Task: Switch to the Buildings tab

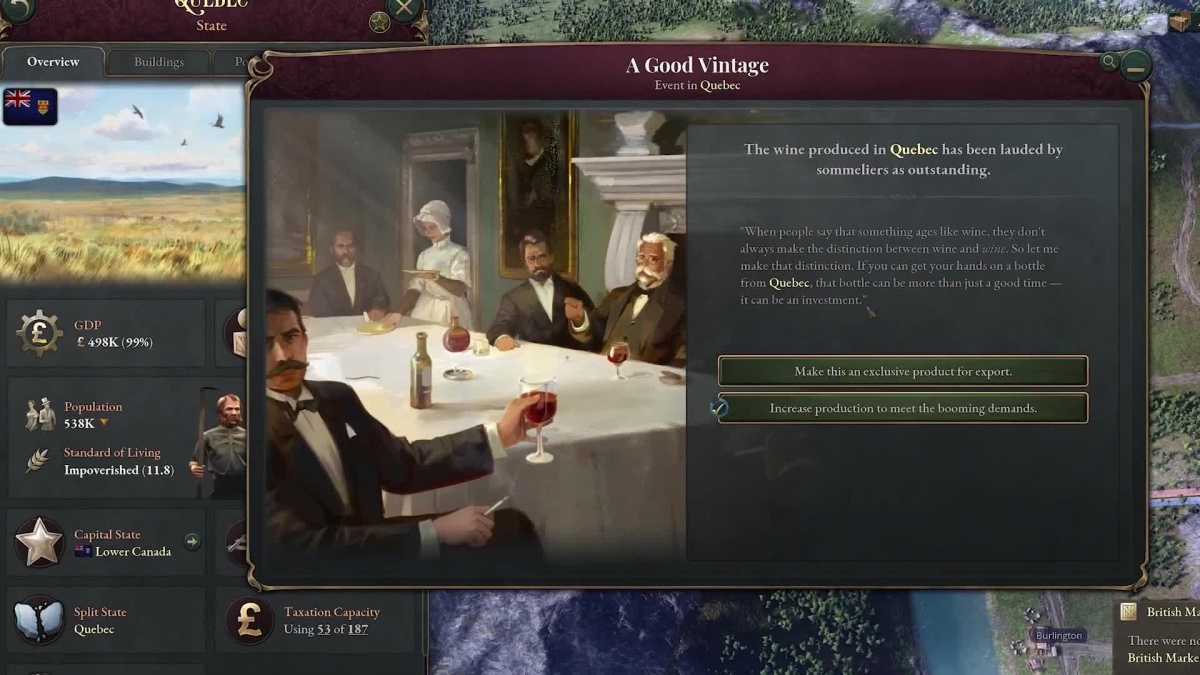Action: pos(159,62)
